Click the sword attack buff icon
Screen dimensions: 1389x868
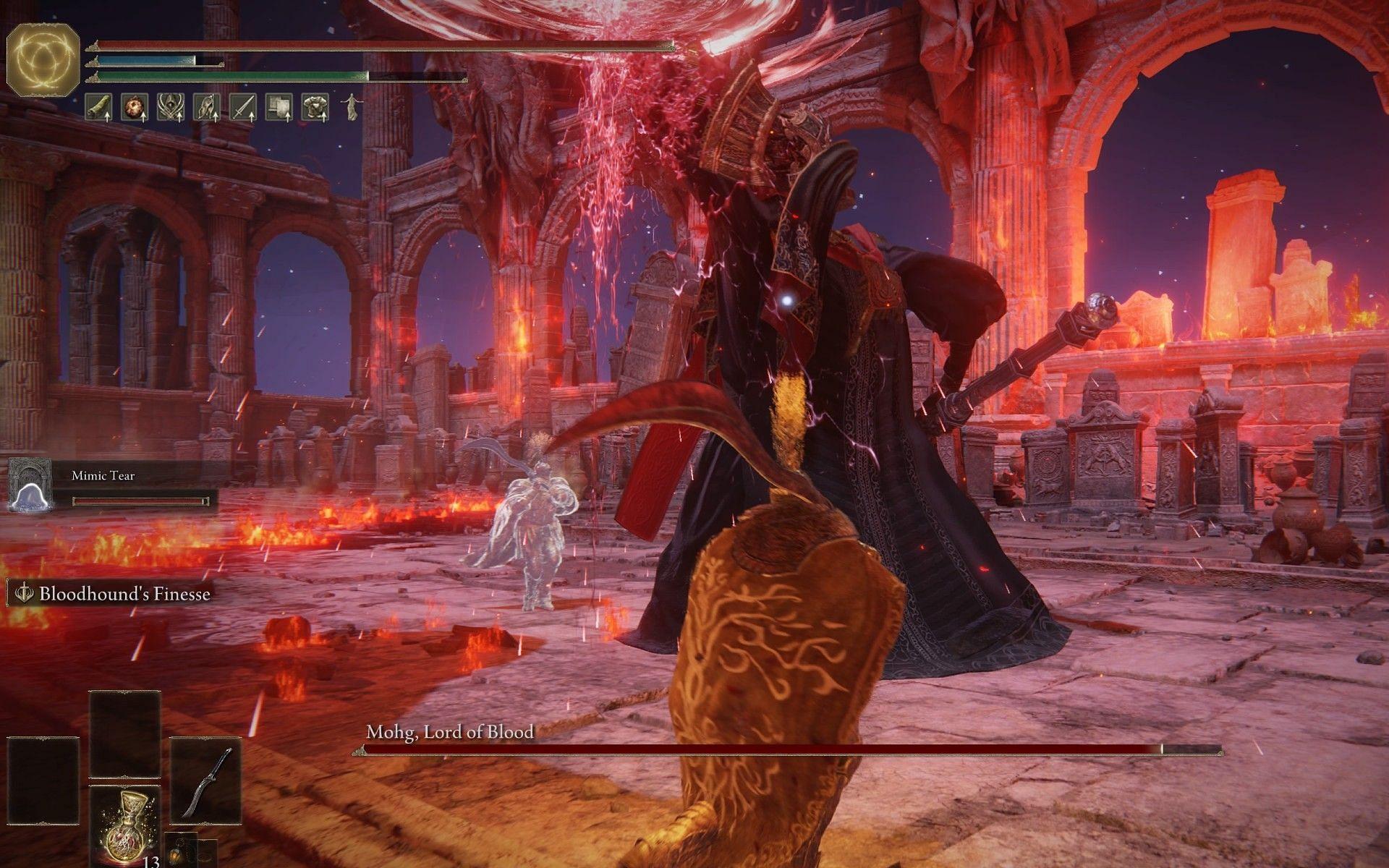tap(242, 107)
